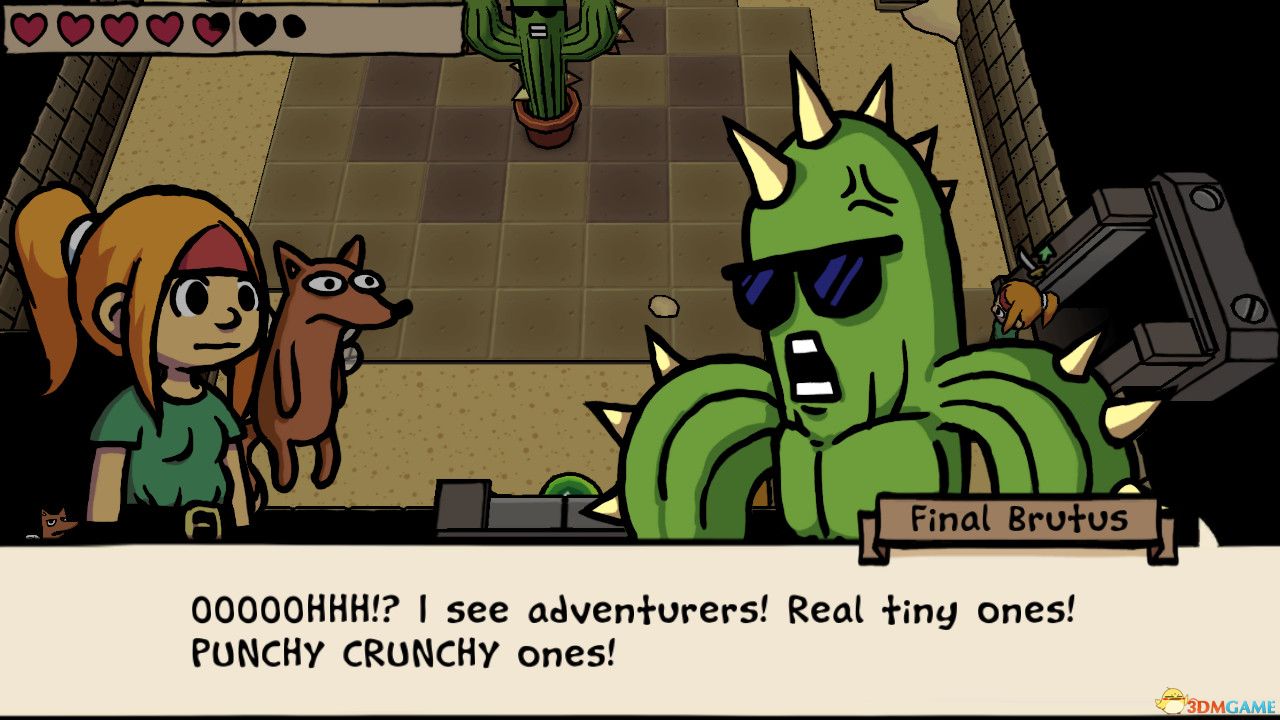The height and width of the screenshot is (720, 1280).
Task: Click the small black stamina dot icon
Action: click(x=293, y=27)
